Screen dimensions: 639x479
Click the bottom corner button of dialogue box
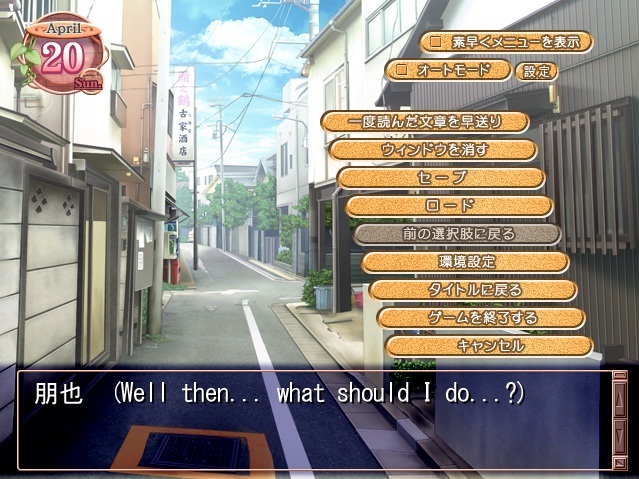pos(620,462)
